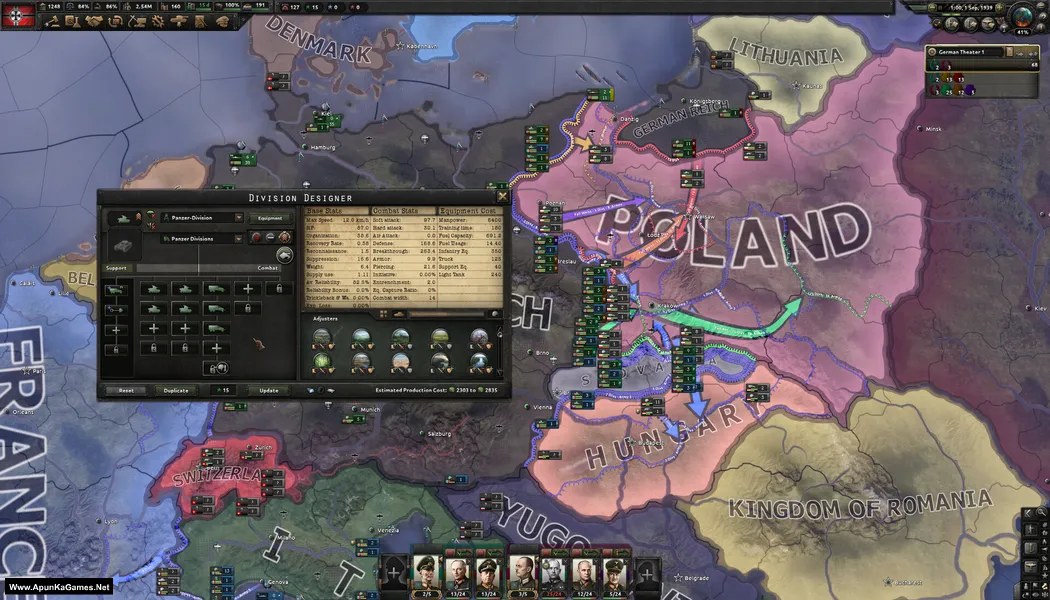Screen dimensions: 1050x600
Task: Select the general portrait showing 3/5
Action: 520,575
